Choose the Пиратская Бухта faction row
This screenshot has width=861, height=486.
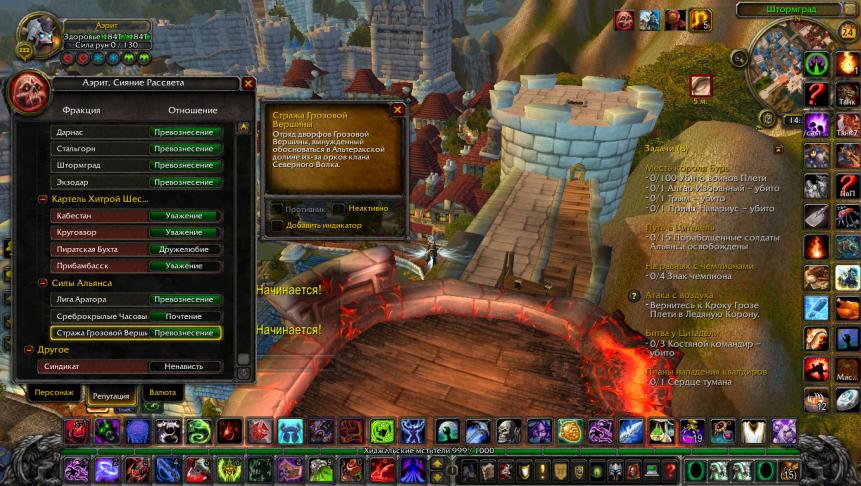(x=135, y=249)
